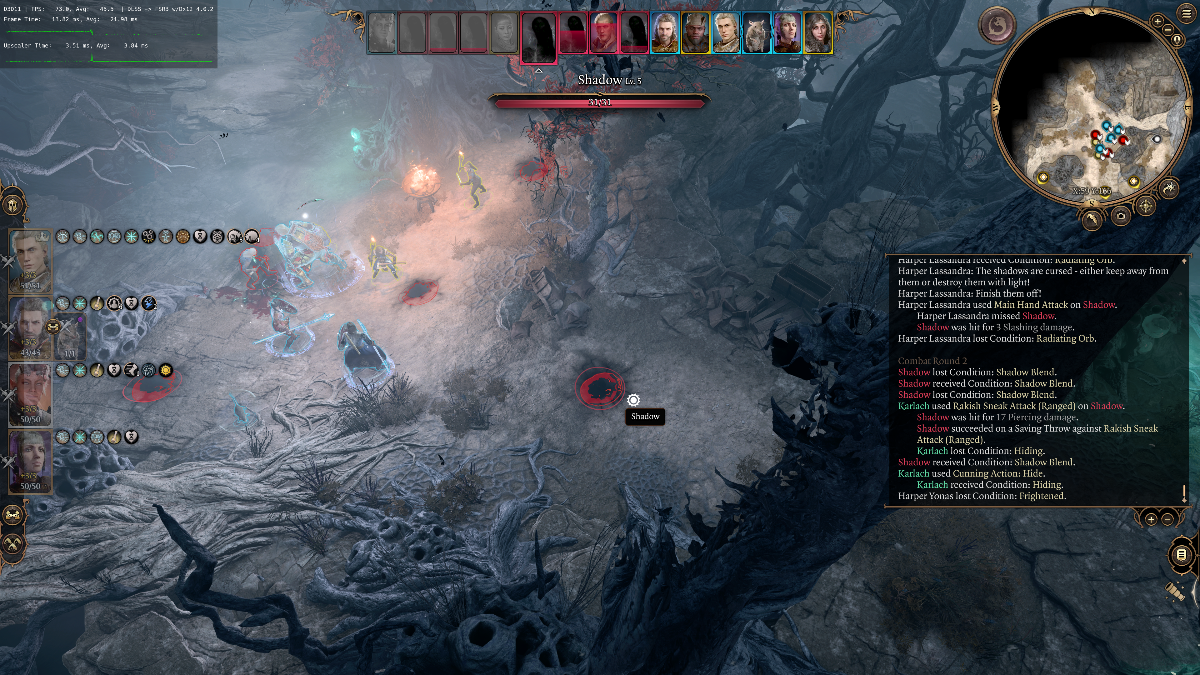The height and width of the screenshot is (675, 1200).
Task: Shrink the combat log with the minus button
Action: tap(1167, 518)
